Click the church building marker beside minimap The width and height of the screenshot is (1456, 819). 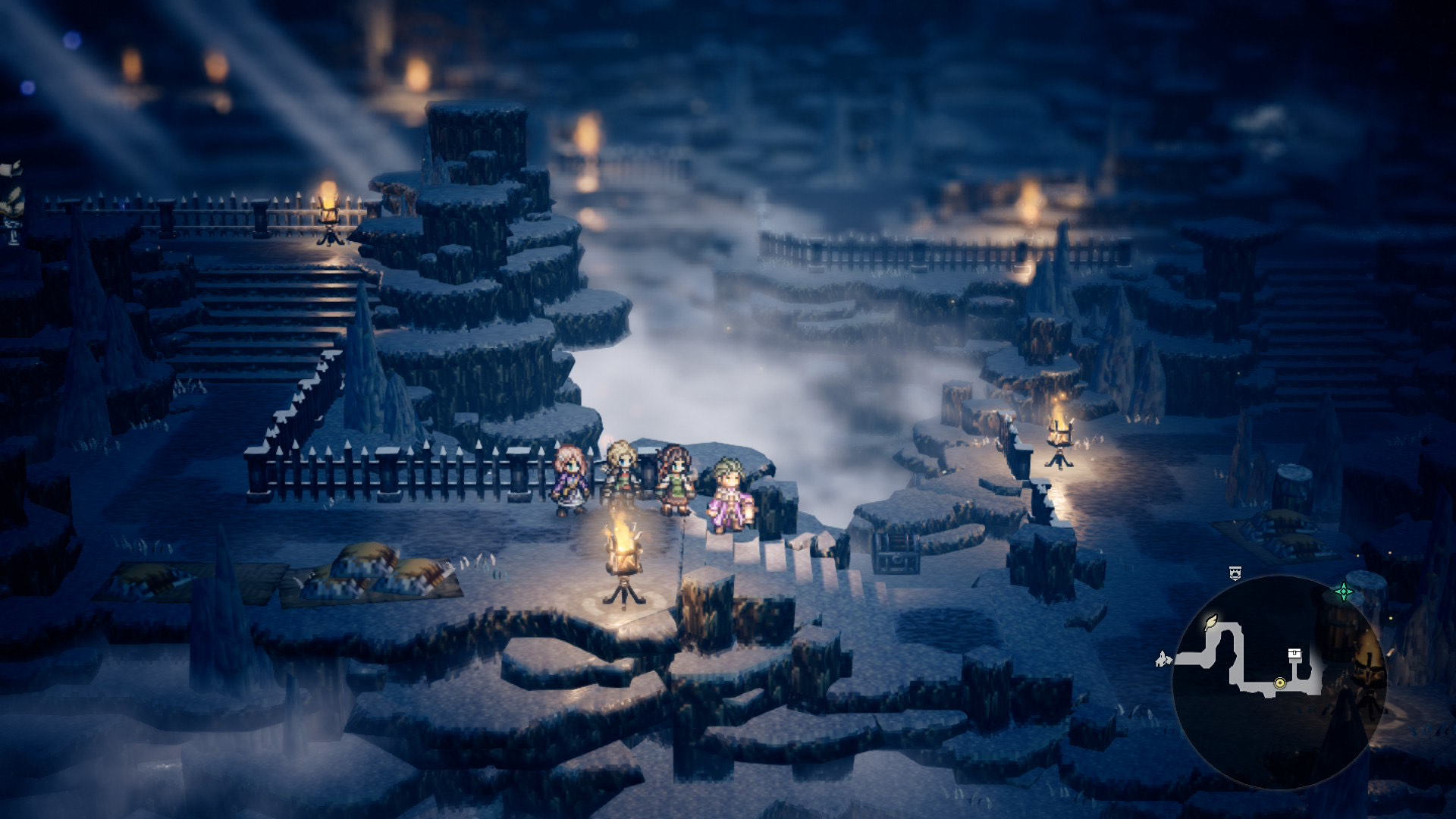pyautogui.click(x=1163, y=658)
